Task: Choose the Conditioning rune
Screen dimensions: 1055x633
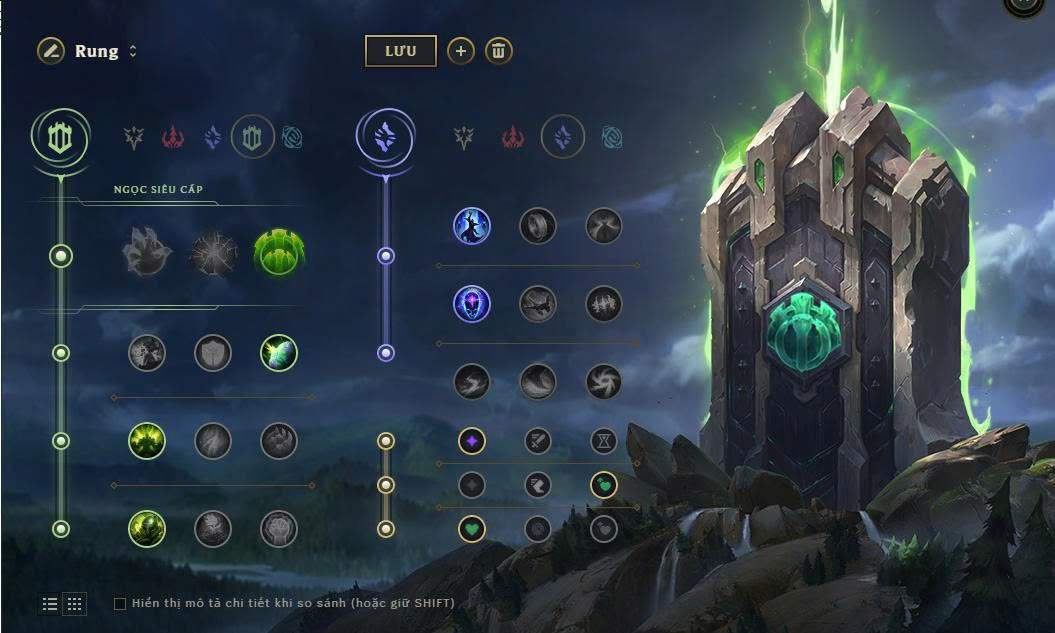Action: [x=147, y=440]
